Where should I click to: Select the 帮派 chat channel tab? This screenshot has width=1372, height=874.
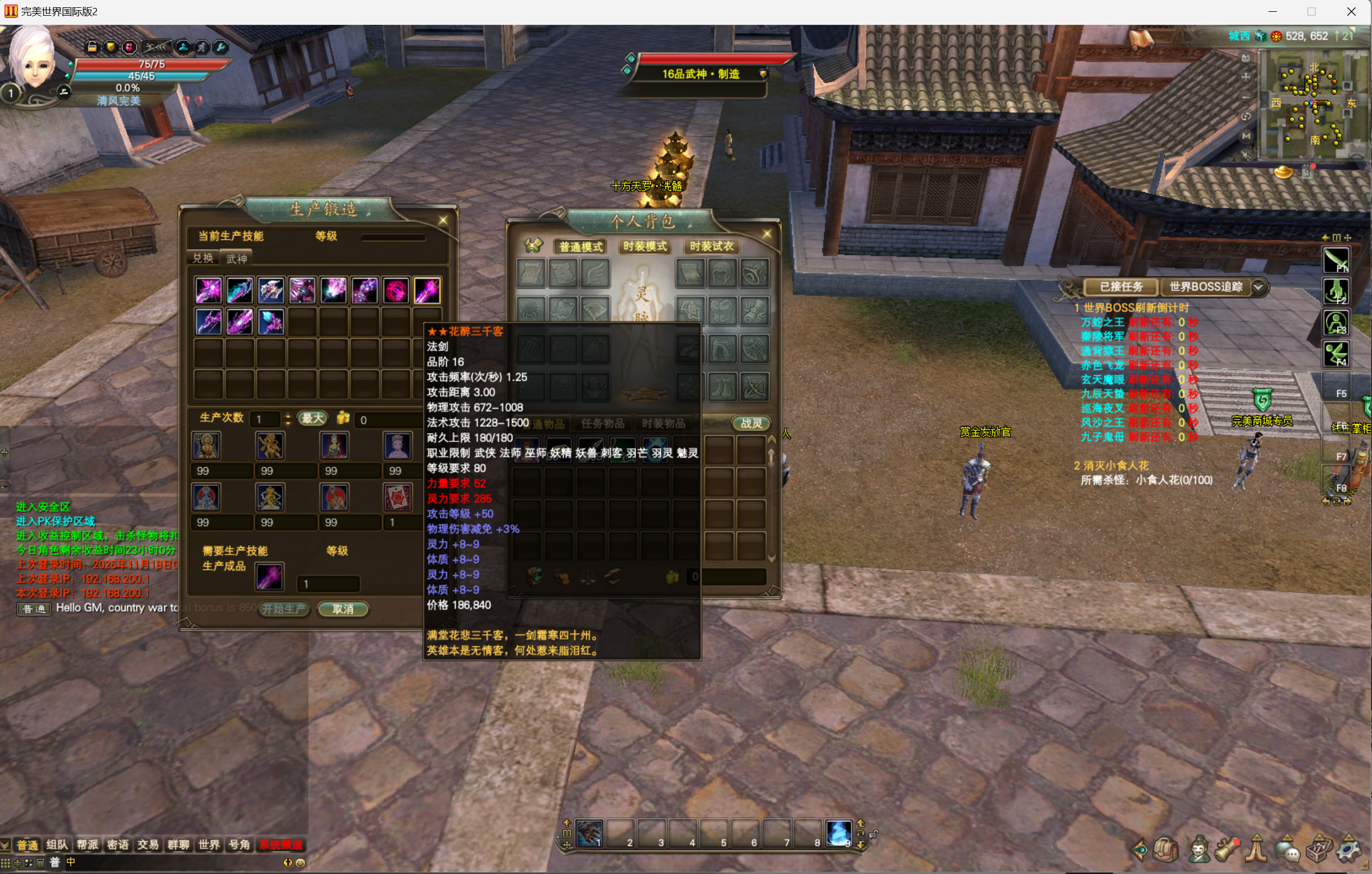pyautogui.click(x=87, y=844)
